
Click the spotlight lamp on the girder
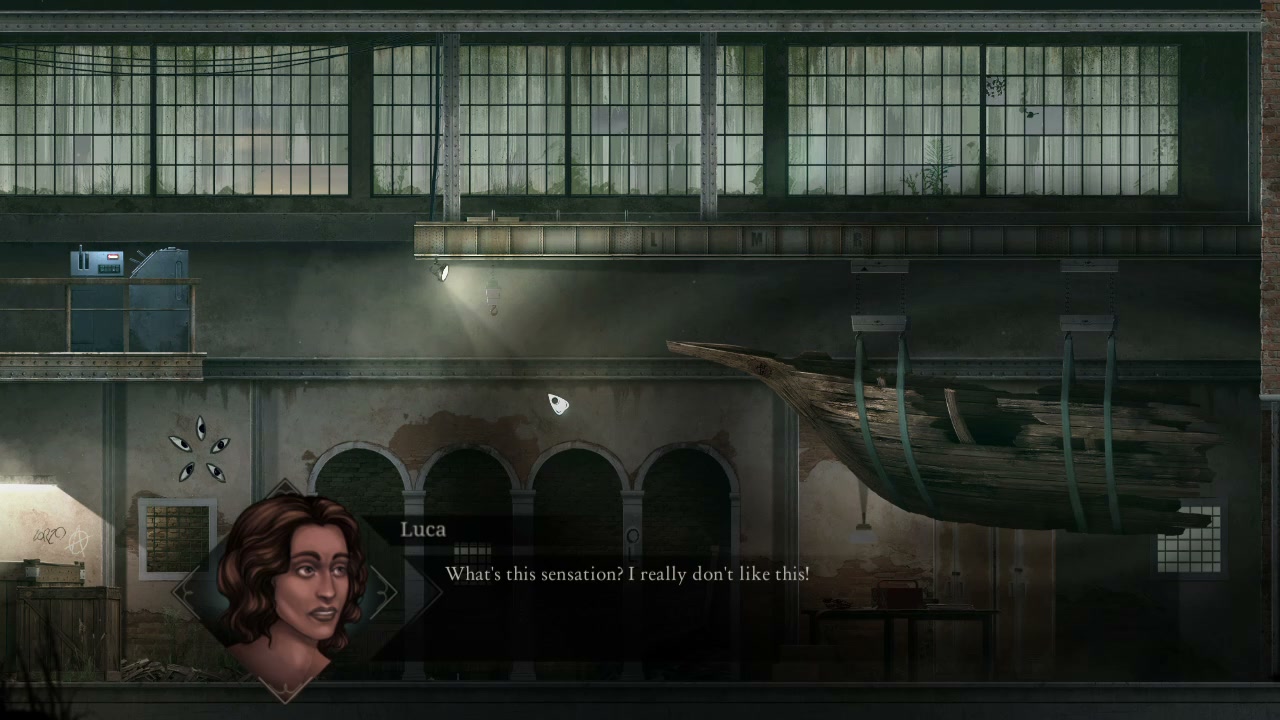pos(440,272)
